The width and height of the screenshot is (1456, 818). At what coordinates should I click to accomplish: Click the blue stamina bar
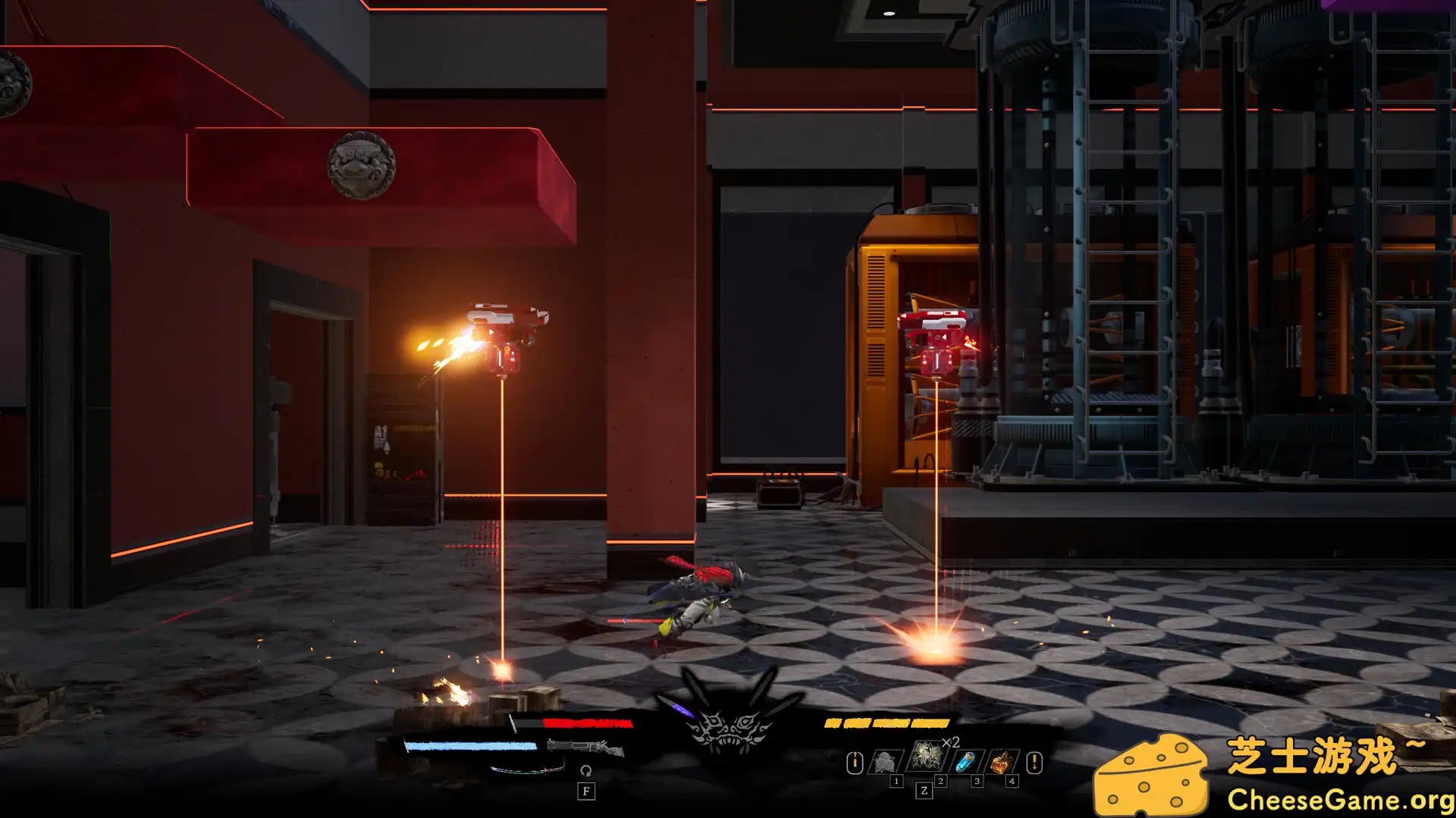coord(469,745)
